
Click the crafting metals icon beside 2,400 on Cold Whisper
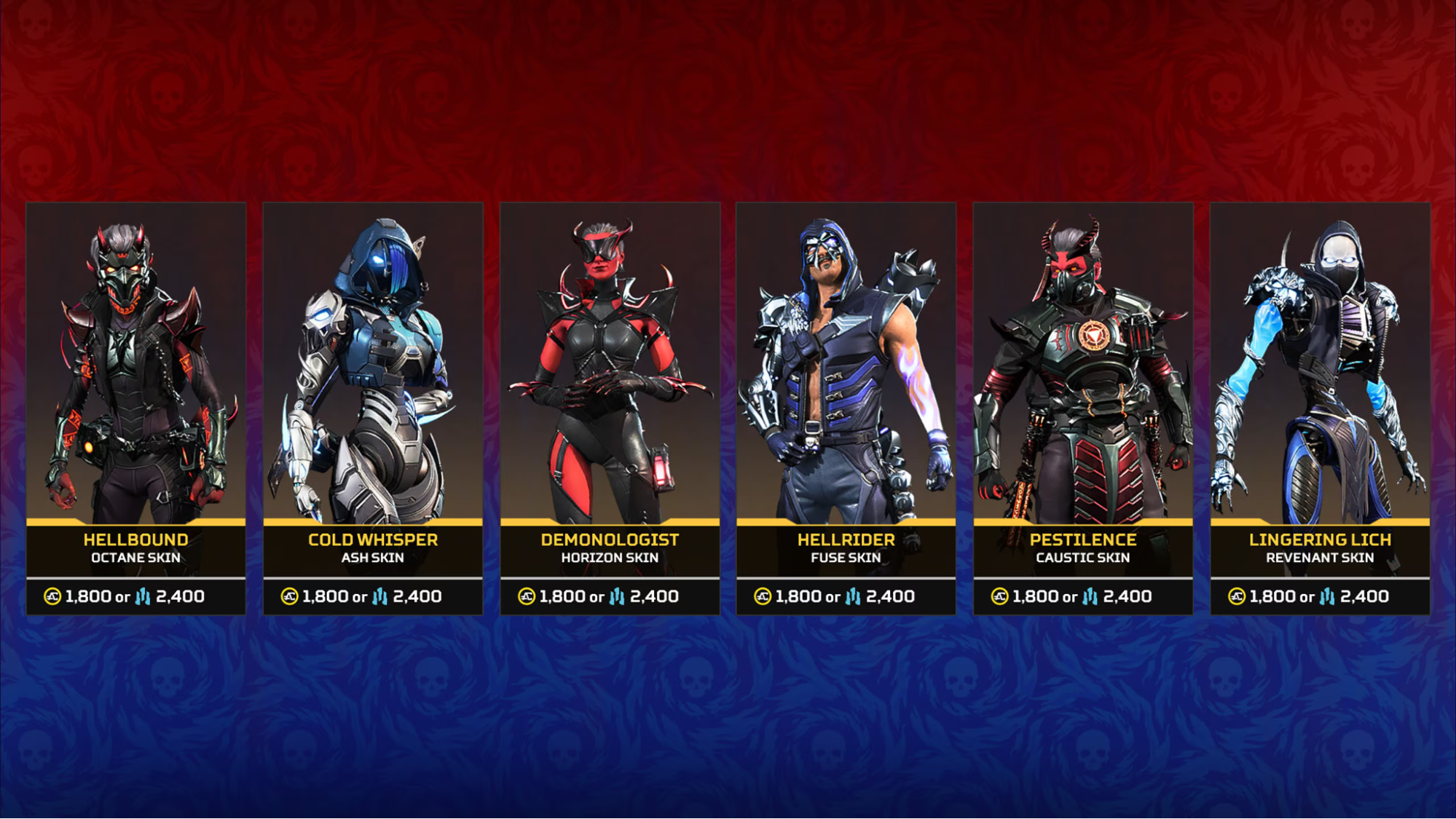379,596
